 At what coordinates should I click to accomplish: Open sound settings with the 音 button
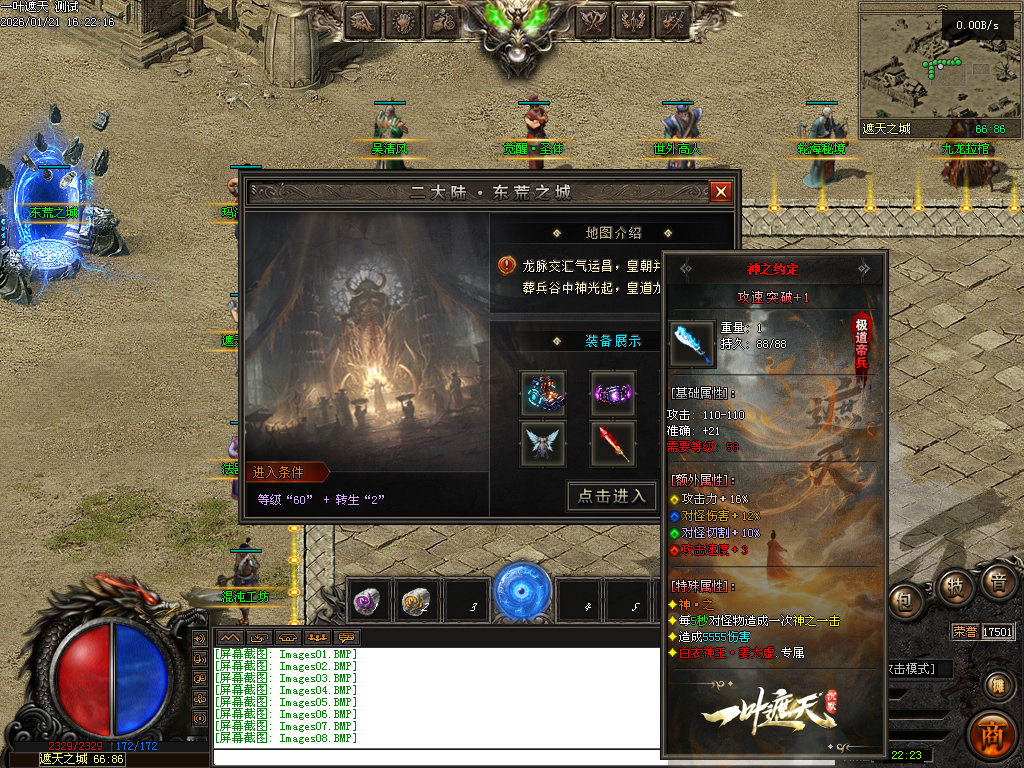coord(997,581)
